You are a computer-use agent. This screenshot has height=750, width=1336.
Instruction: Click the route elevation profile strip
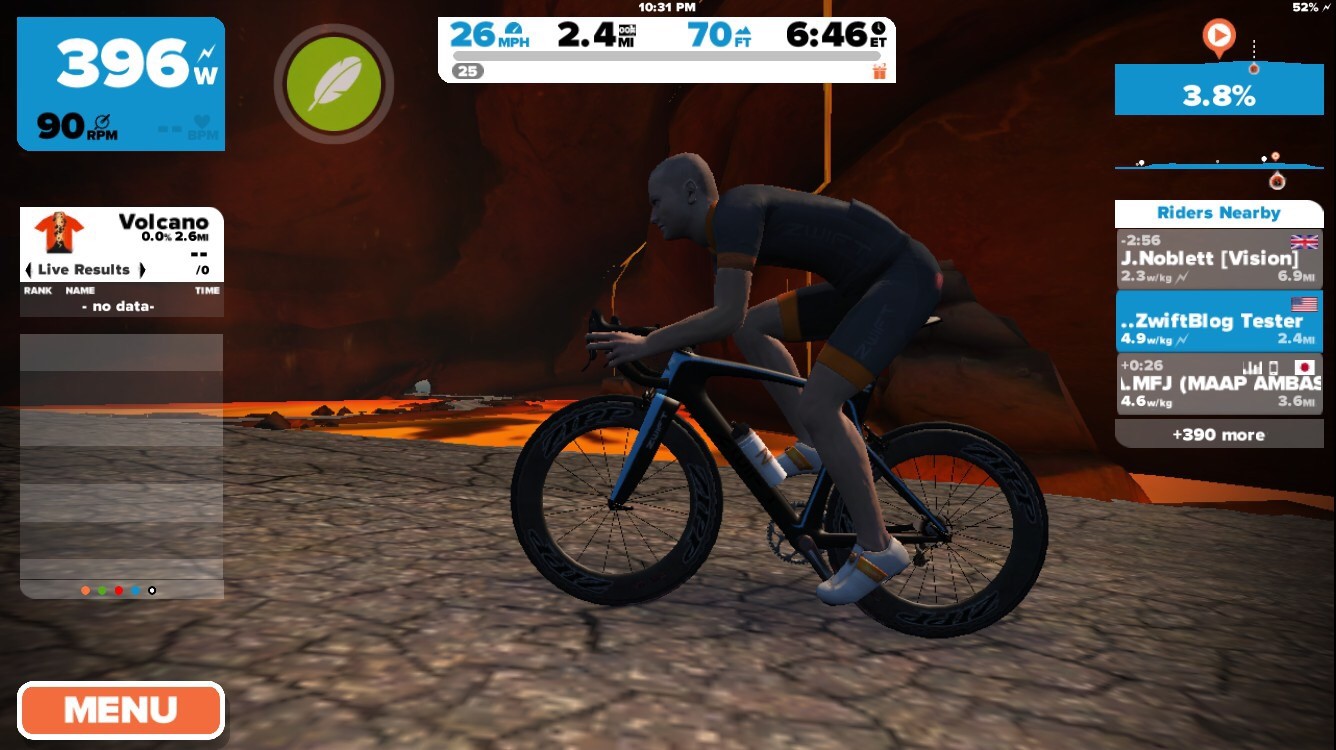[x=1218, y=164]
